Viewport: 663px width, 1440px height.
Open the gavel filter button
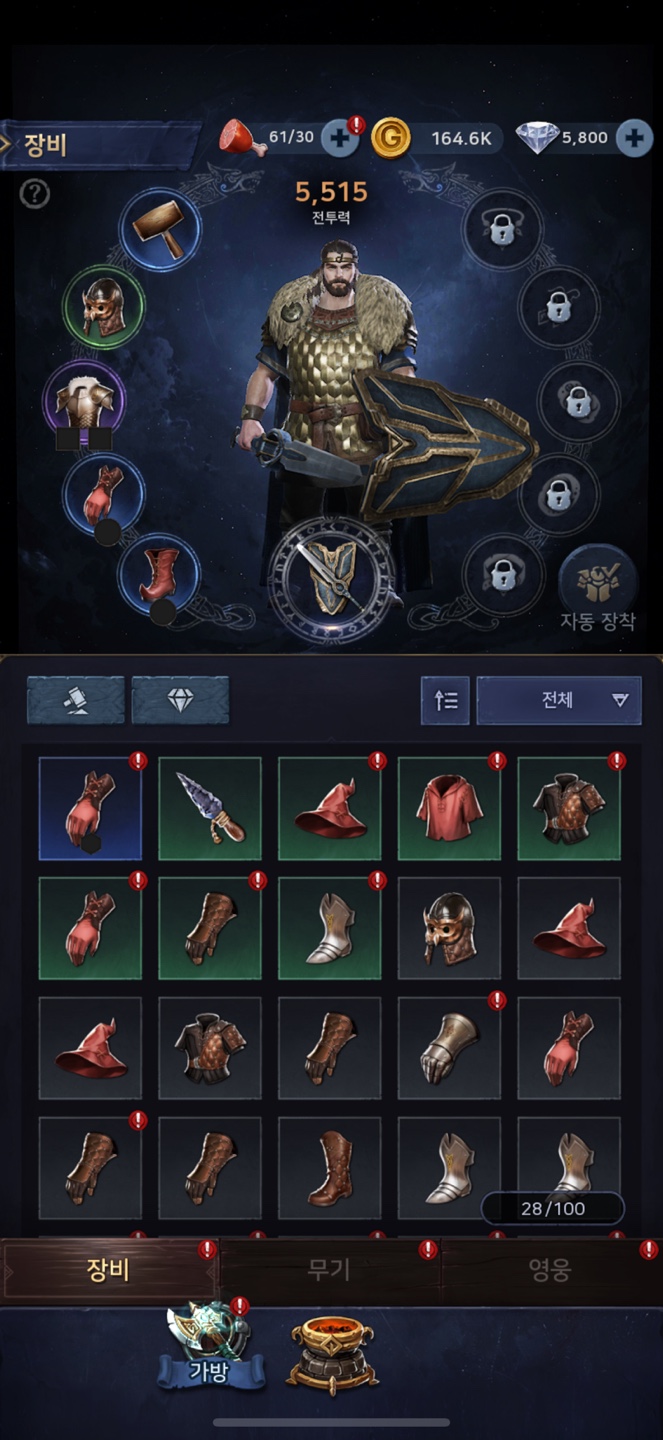(76, 700)
